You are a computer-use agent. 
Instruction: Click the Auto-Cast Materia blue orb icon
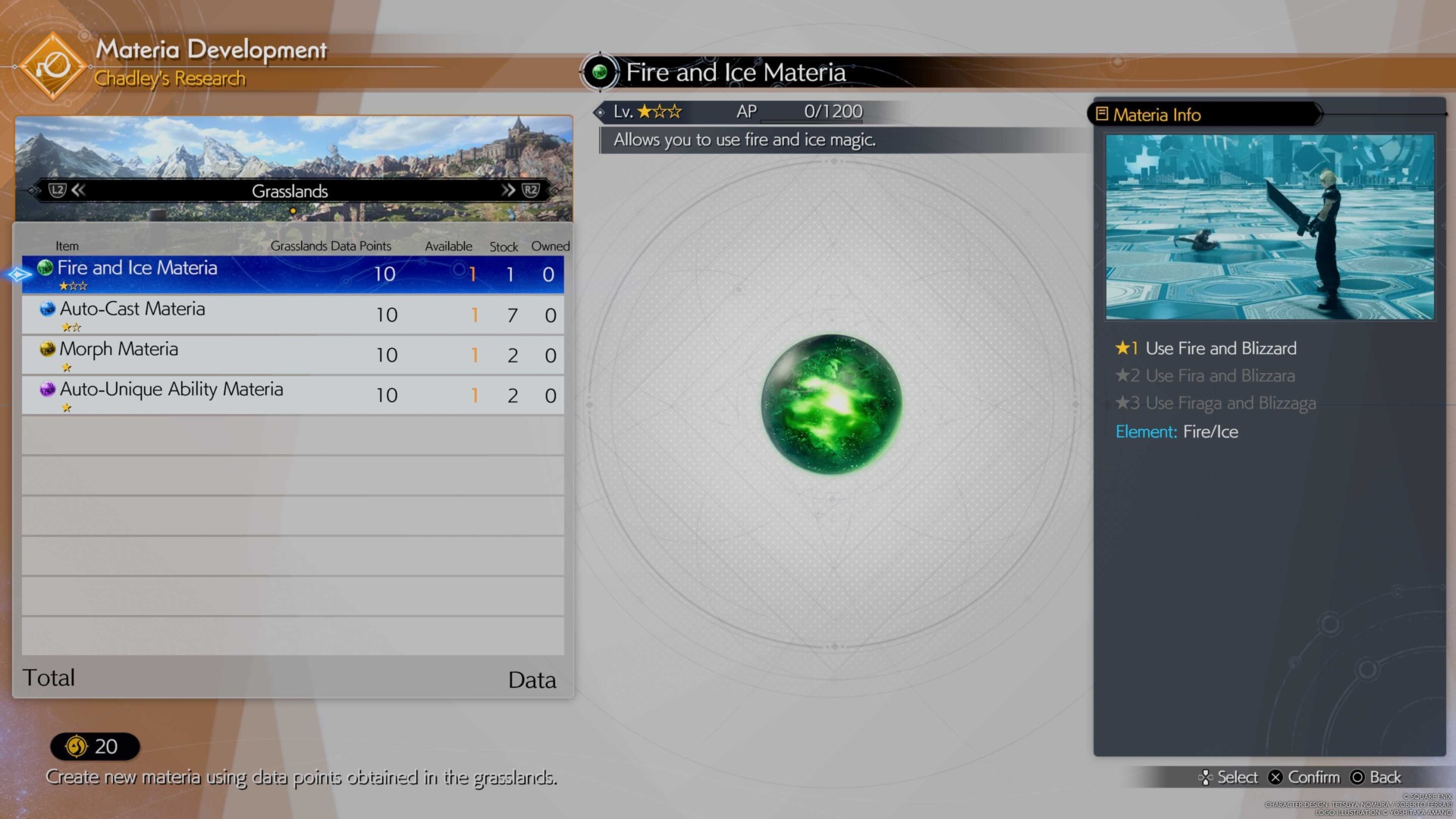point(47,309)
